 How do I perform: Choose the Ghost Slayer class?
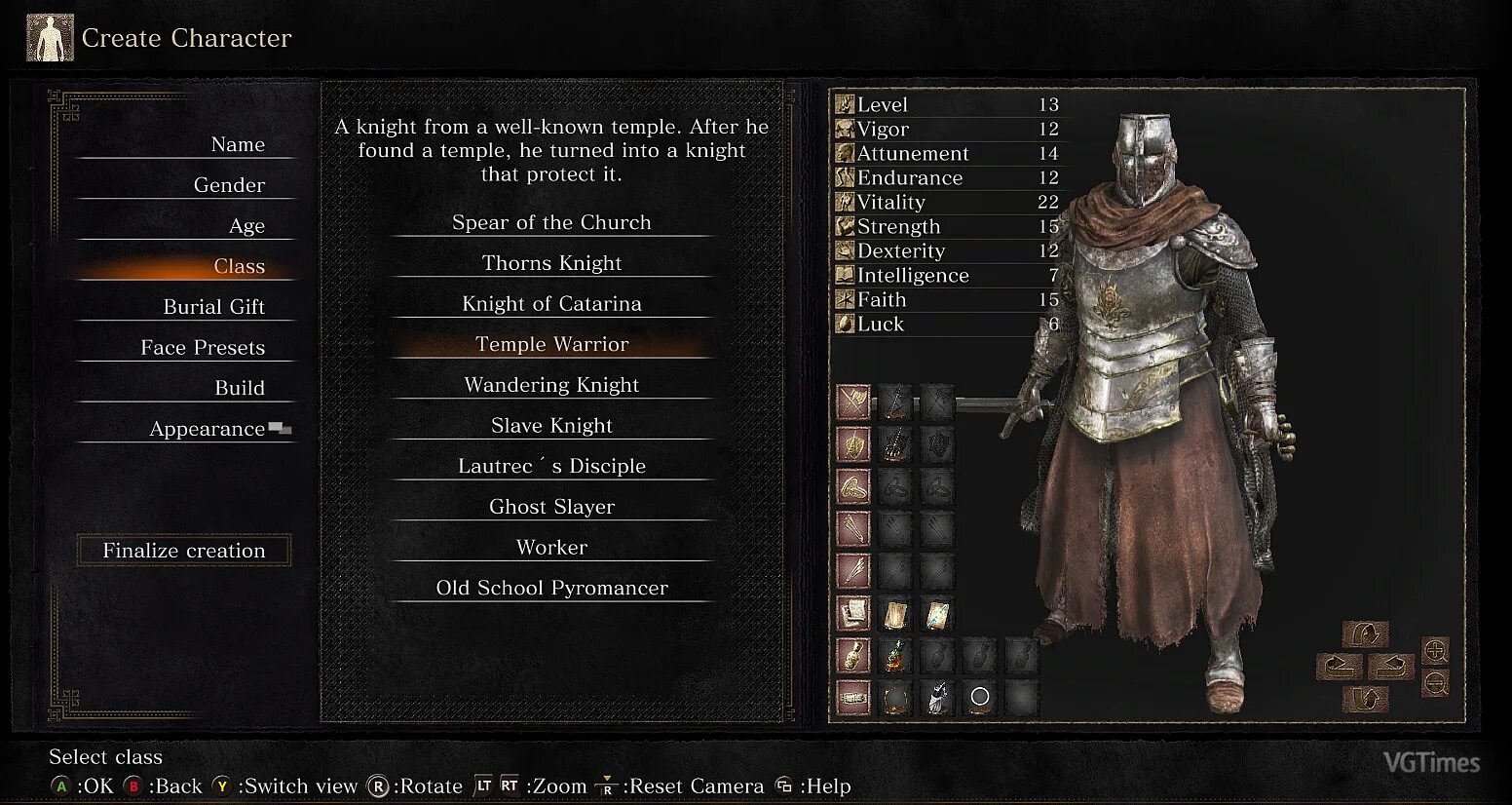(x=551, y=507)
